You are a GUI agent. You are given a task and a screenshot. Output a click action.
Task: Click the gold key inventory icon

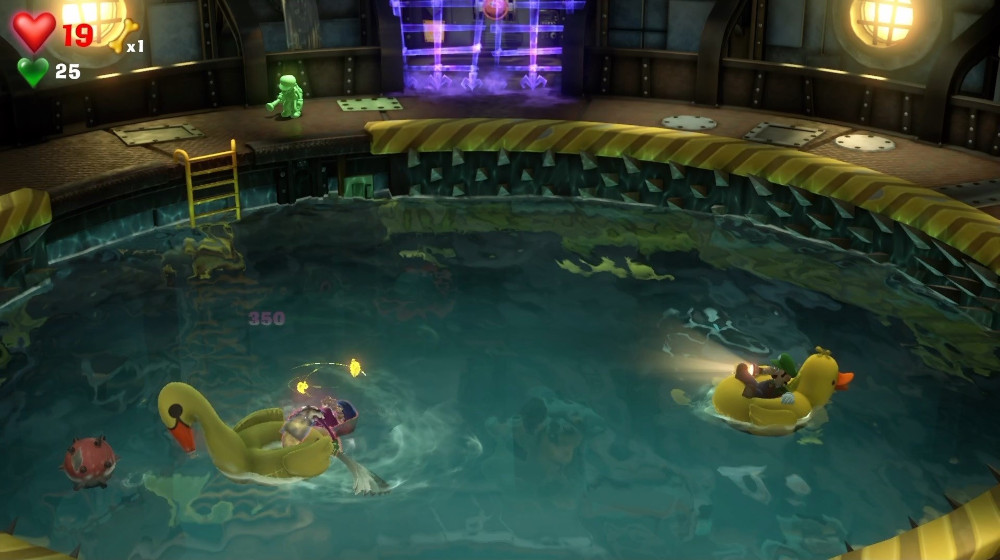point(121,36)
